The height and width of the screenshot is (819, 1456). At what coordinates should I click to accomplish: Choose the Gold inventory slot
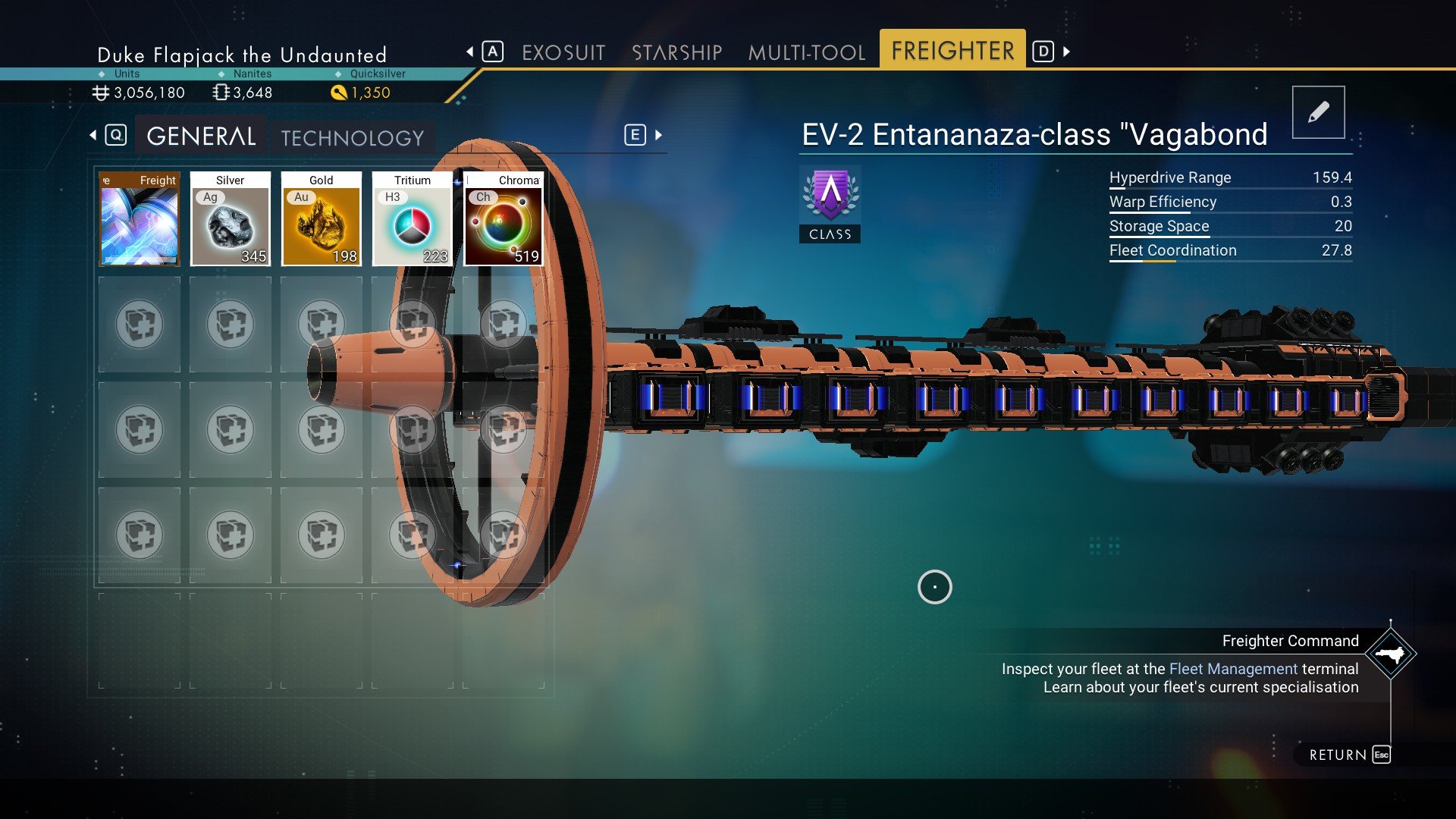click(x=321, y=219)
